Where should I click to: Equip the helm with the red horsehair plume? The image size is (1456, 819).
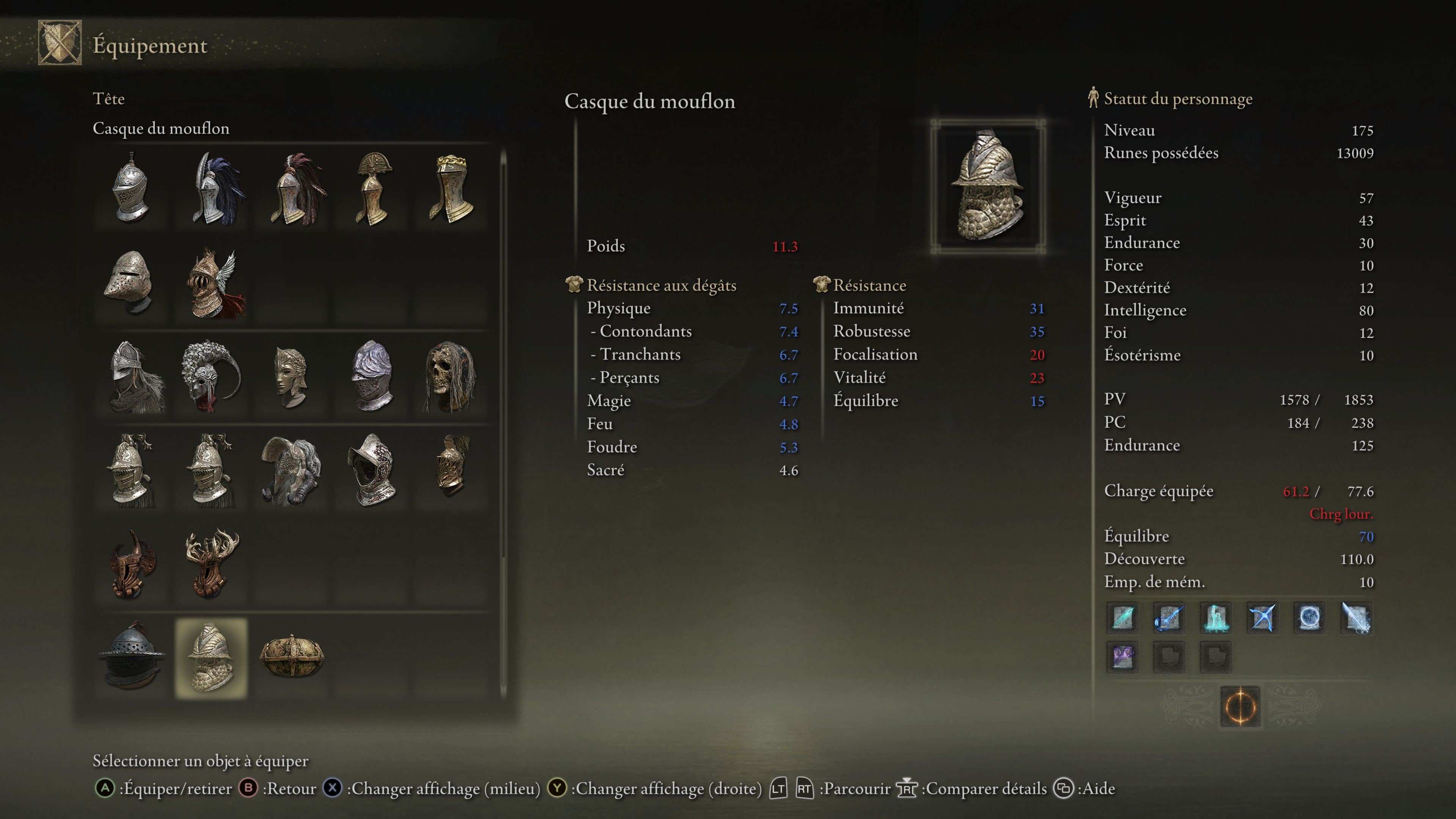(292, 188)
